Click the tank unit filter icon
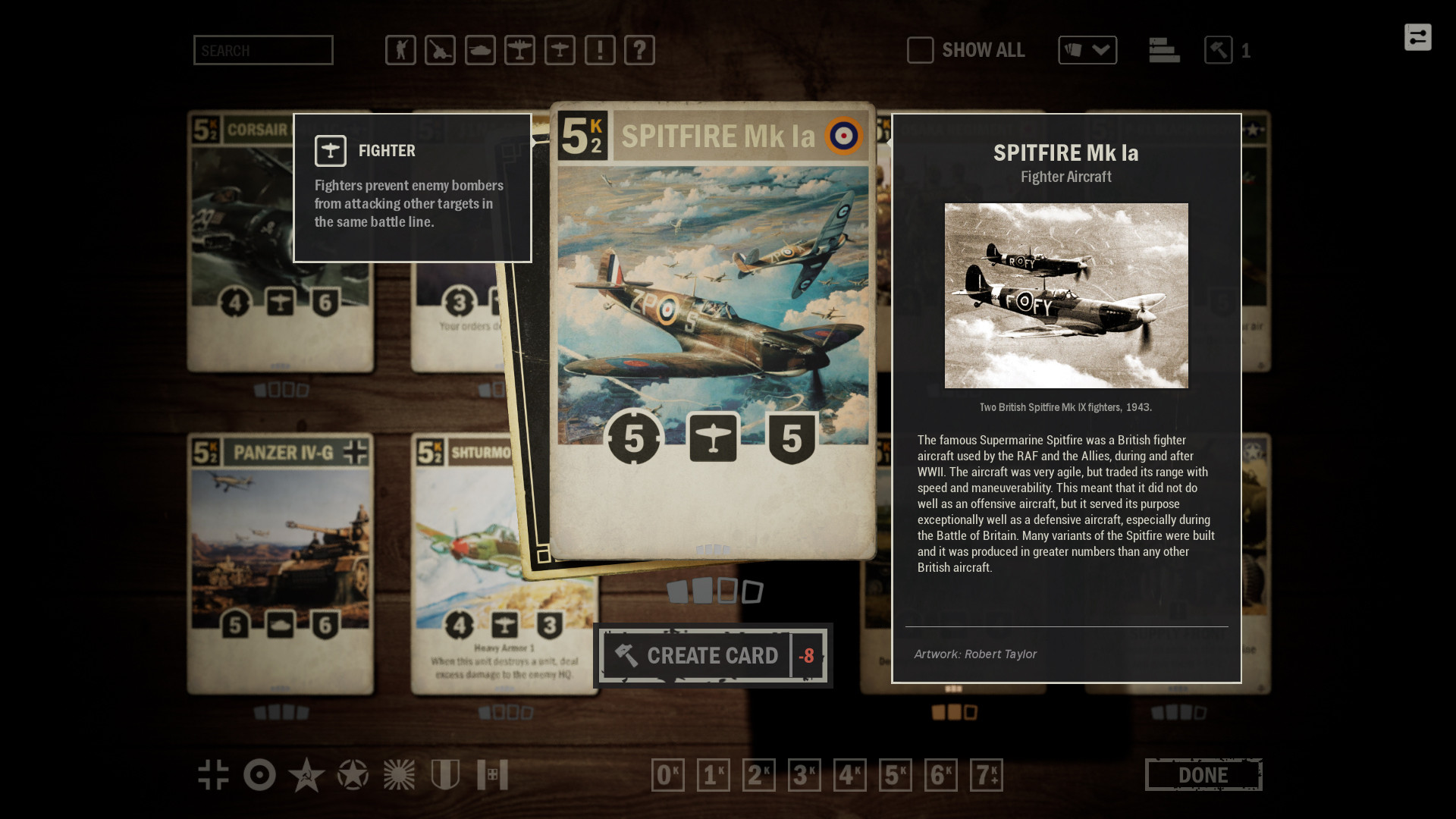 480,50
